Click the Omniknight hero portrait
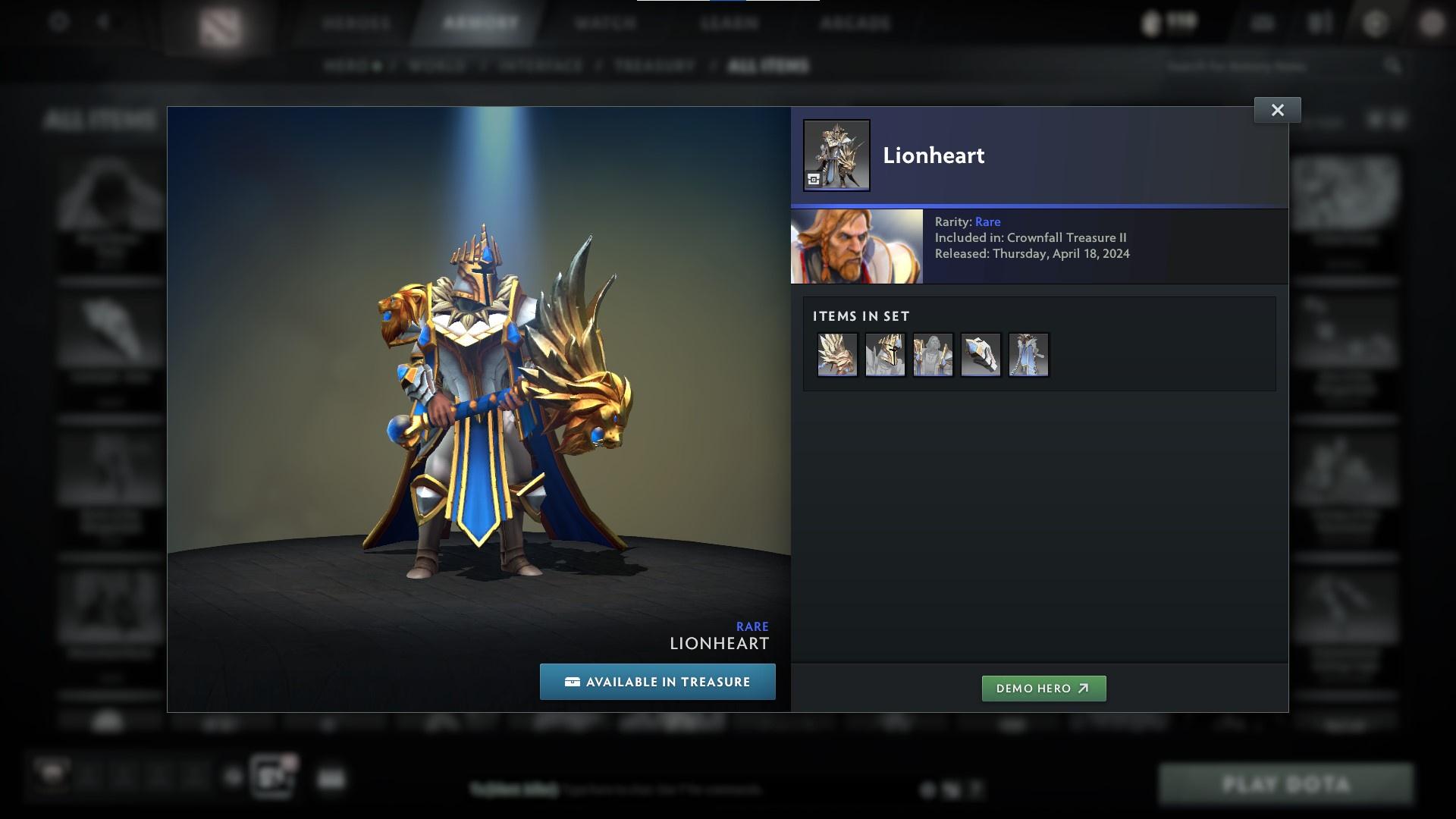 (855, 246)
